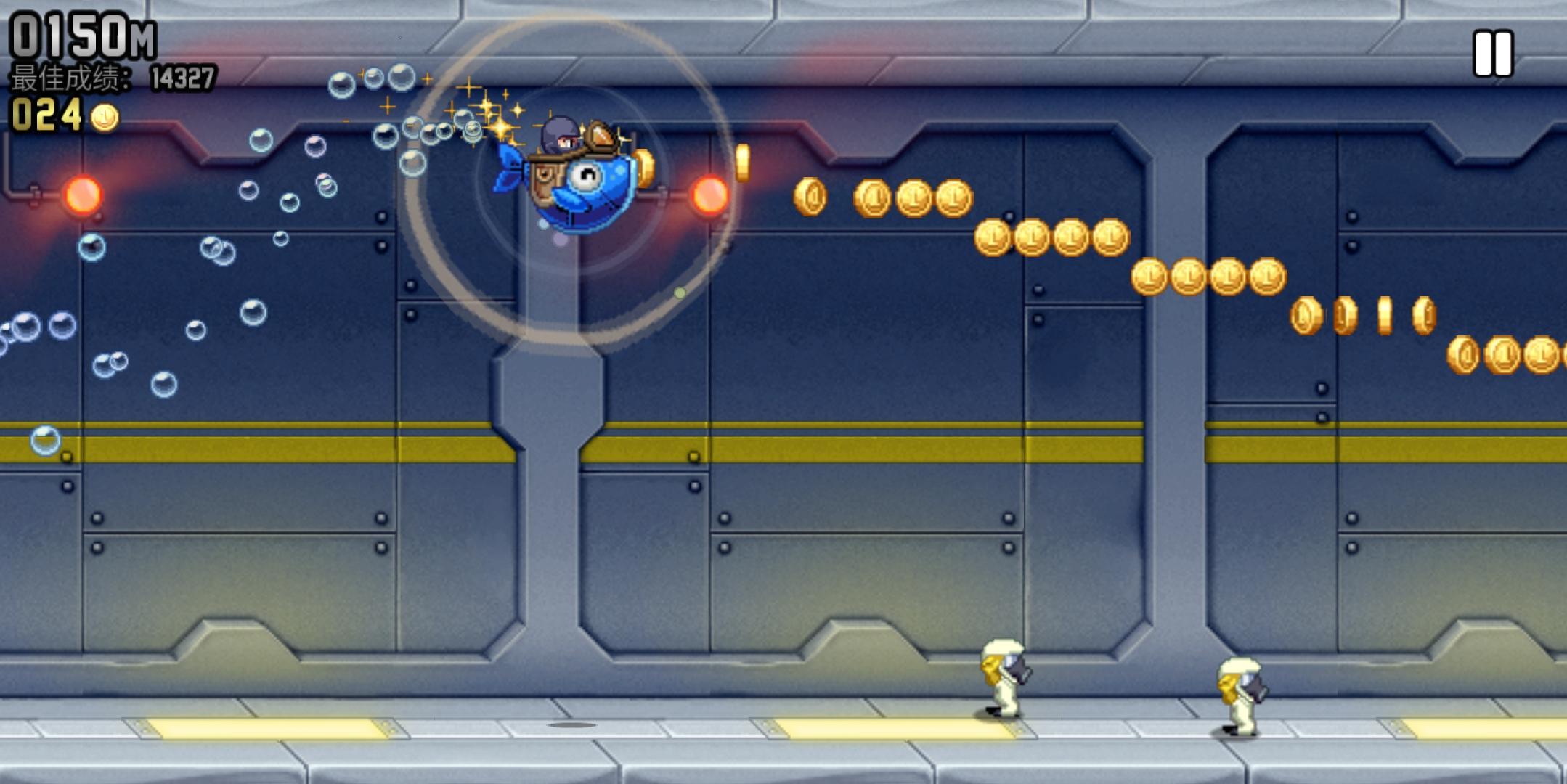Tap the coin count 024 display
The width and height of the screenshot is (1567, 784).
click(45, 115)
